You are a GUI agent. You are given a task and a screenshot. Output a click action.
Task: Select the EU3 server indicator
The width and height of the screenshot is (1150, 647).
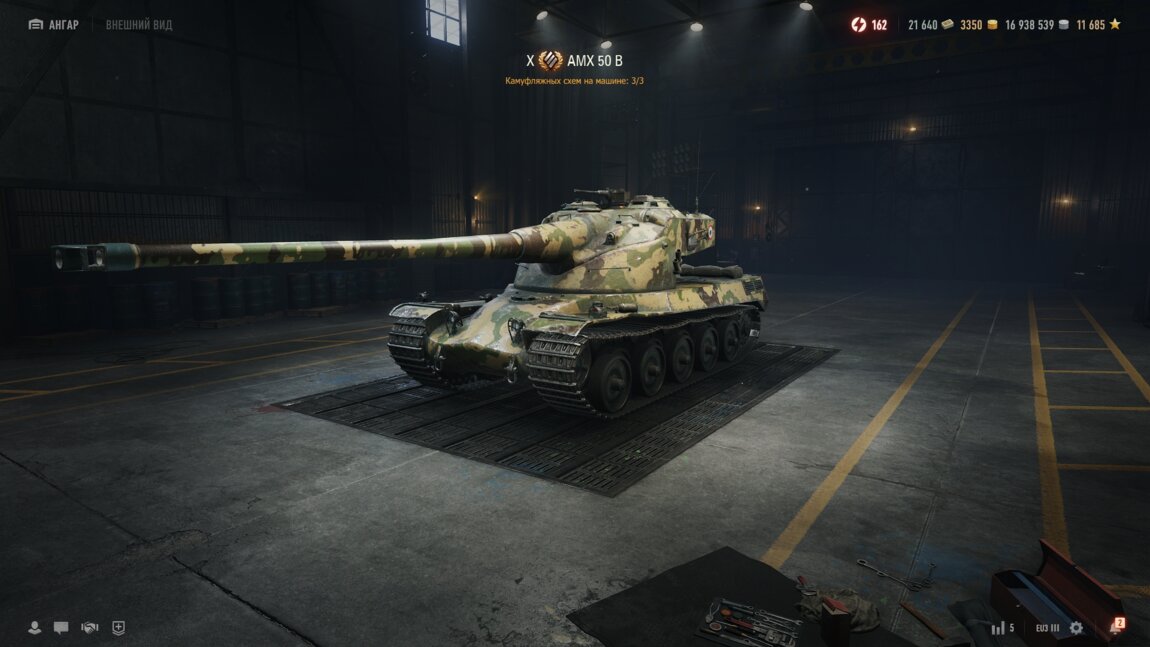coord(1047,628)
